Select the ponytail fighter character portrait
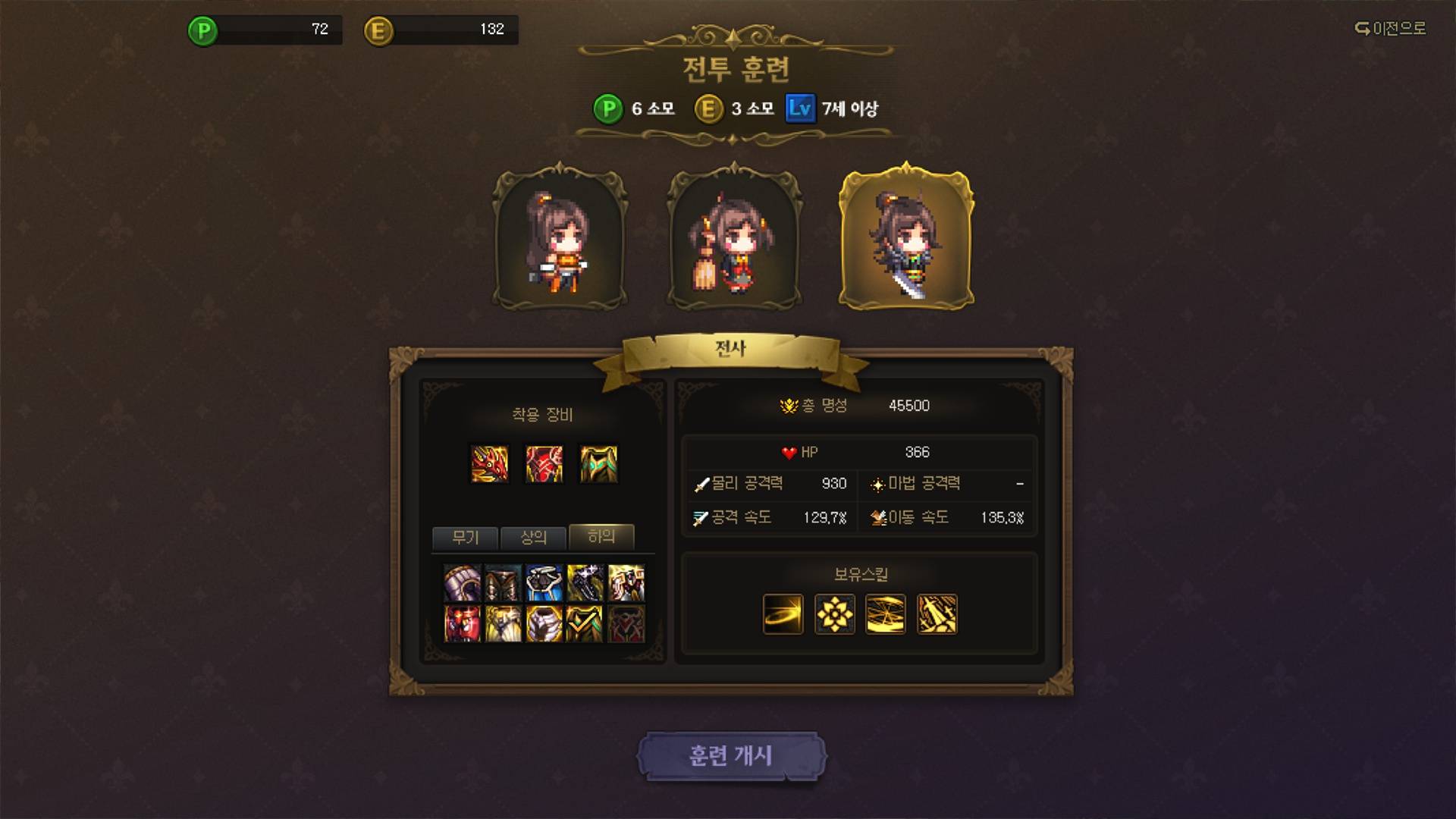This screenshot has width=1456, height=819. tap(560, 240)
